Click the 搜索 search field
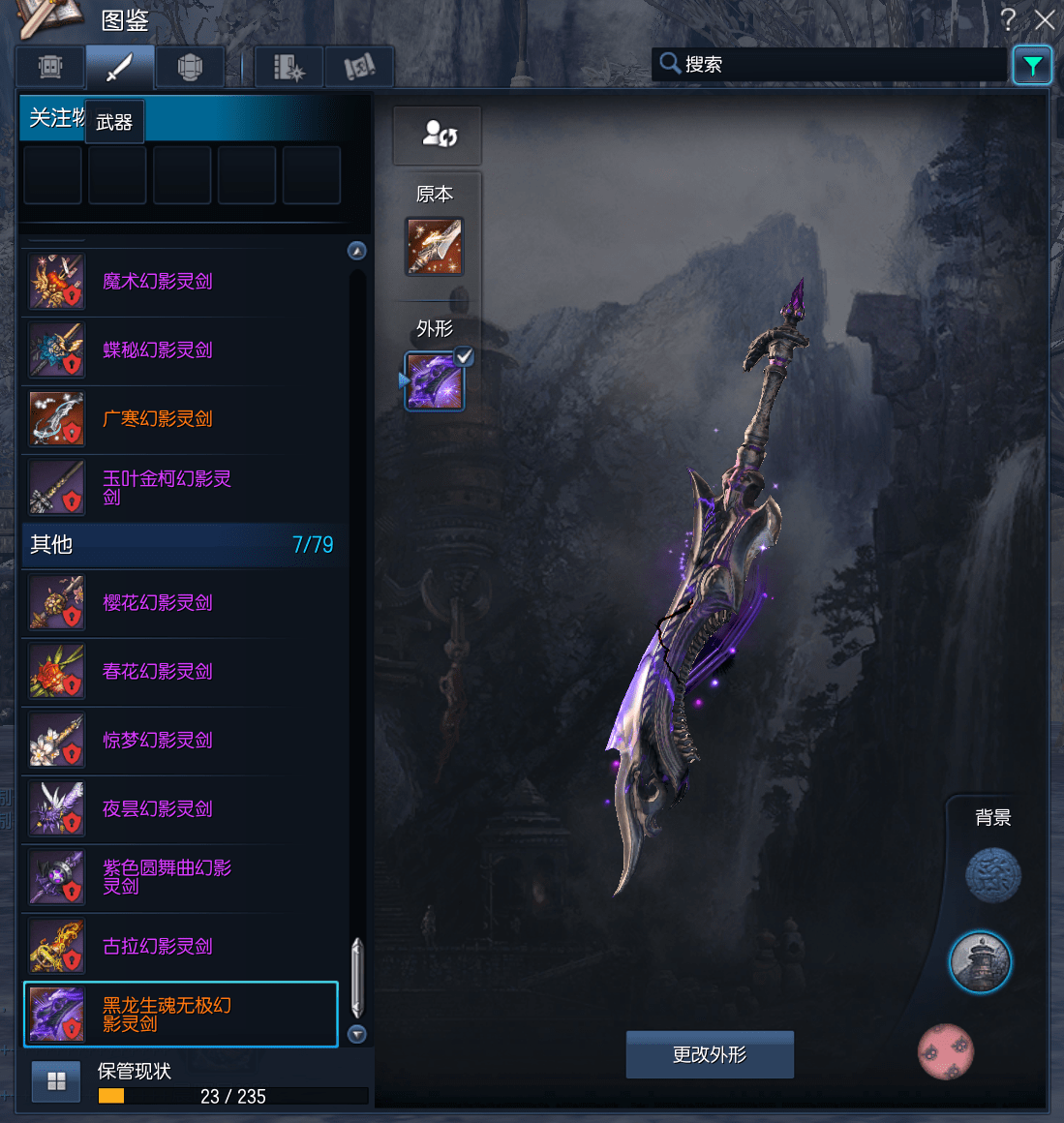The image size is (1064, 1123). tap(833, 65)
